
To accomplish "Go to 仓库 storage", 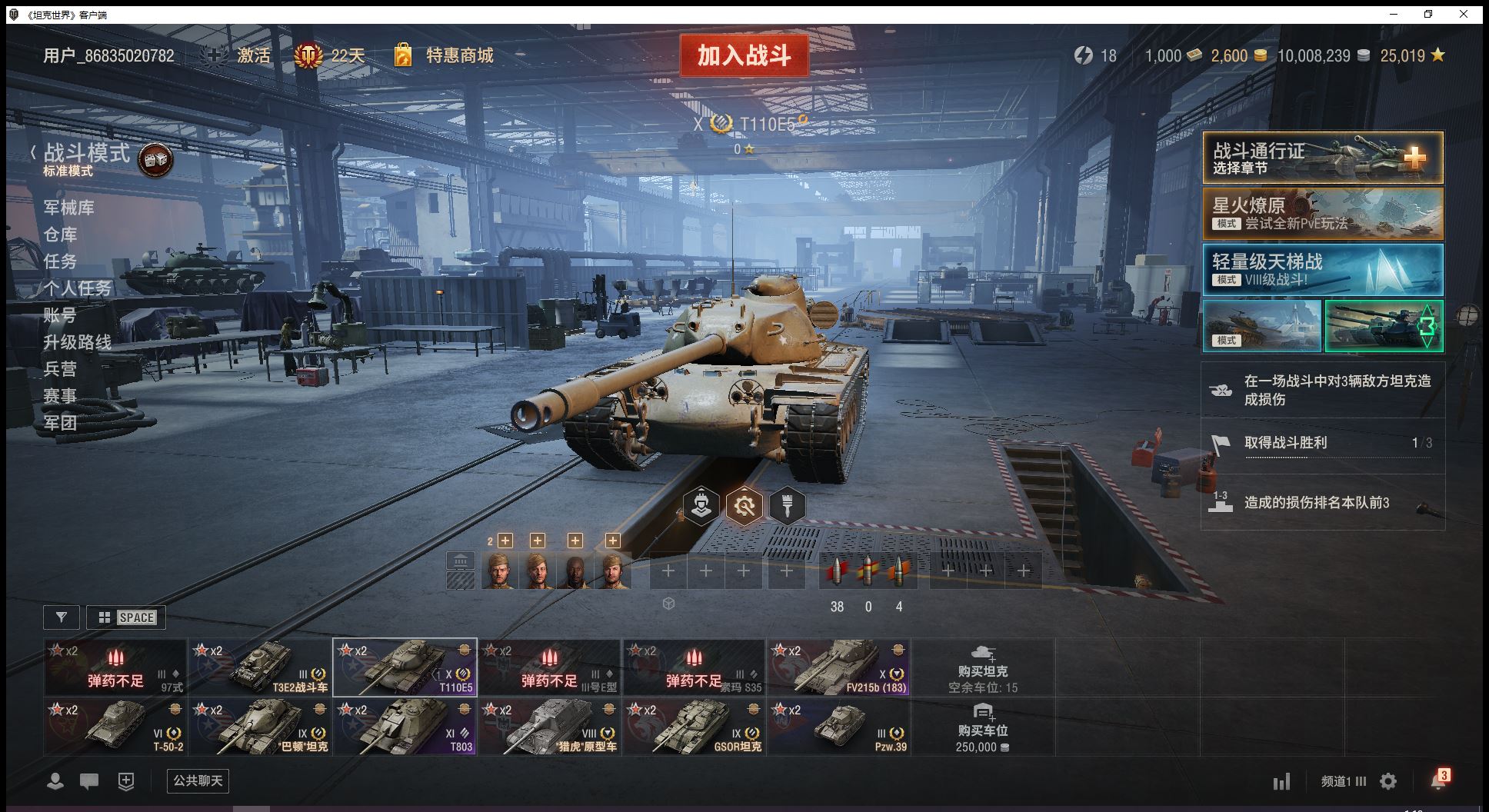I will tap(61, 235).
